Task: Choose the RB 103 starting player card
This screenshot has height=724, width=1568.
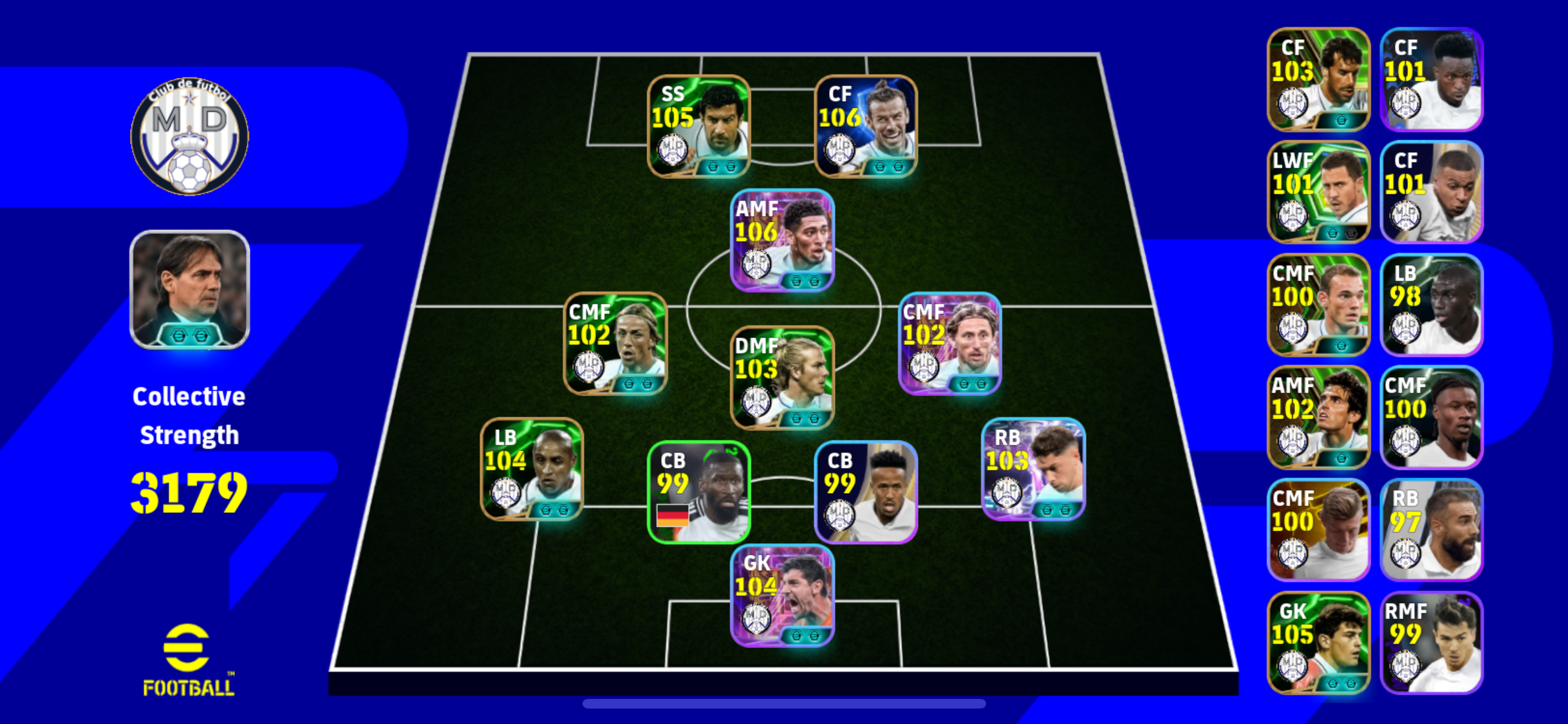Action: 1033,469
